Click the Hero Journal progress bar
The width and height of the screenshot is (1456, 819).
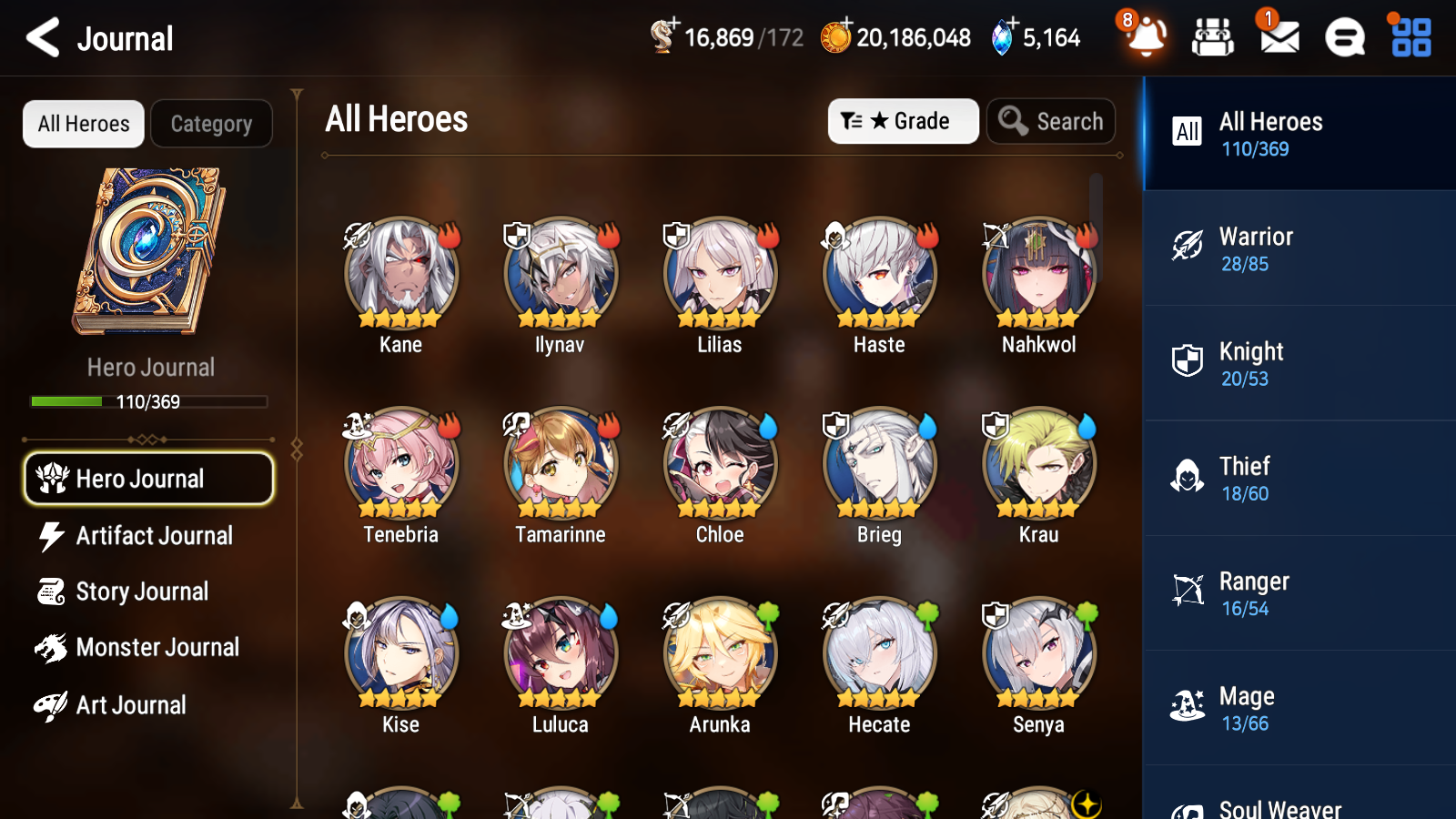[x=148, y=401]
